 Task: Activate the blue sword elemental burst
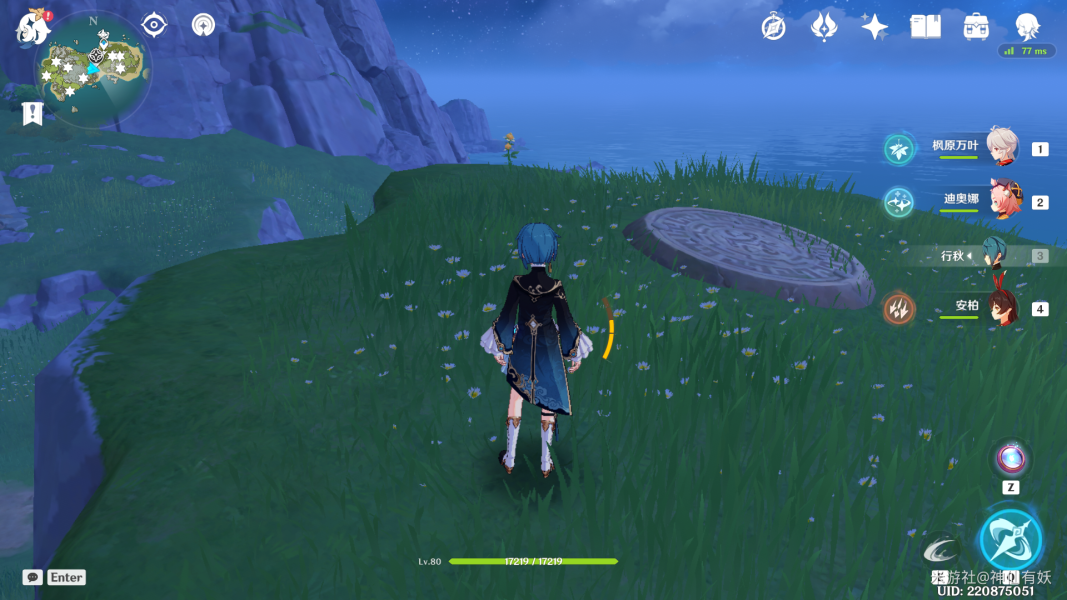(x=1011, y=540)
